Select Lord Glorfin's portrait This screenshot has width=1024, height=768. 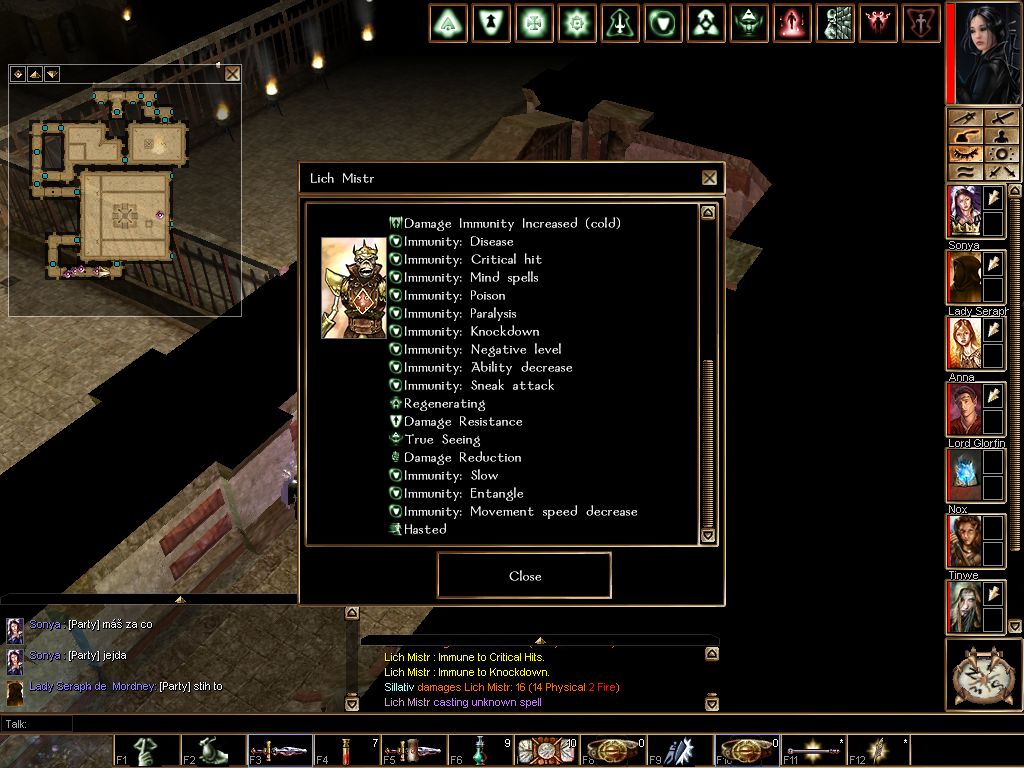point(964,409)
